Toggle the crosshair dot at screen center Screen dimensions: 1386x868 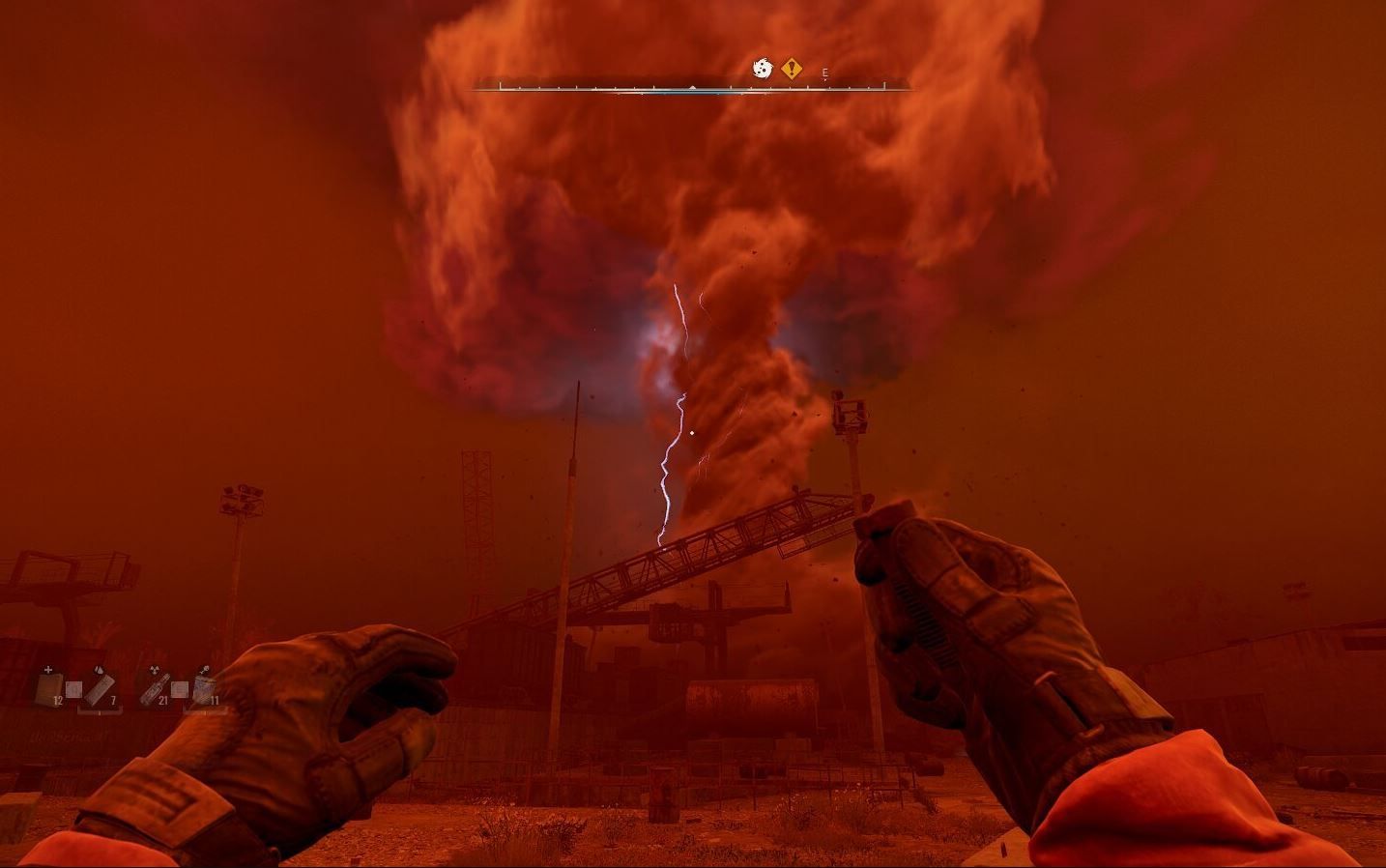pyautogui.click(x=690, y=432)
